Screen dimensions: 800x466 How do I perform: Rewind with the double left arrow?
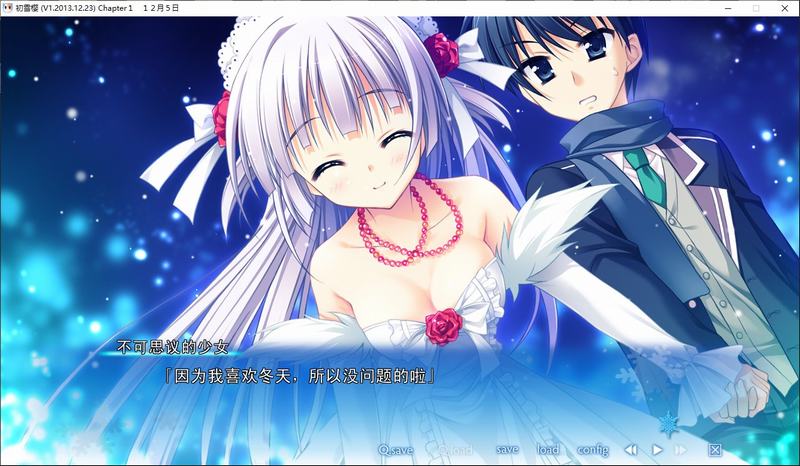point(631,450)
